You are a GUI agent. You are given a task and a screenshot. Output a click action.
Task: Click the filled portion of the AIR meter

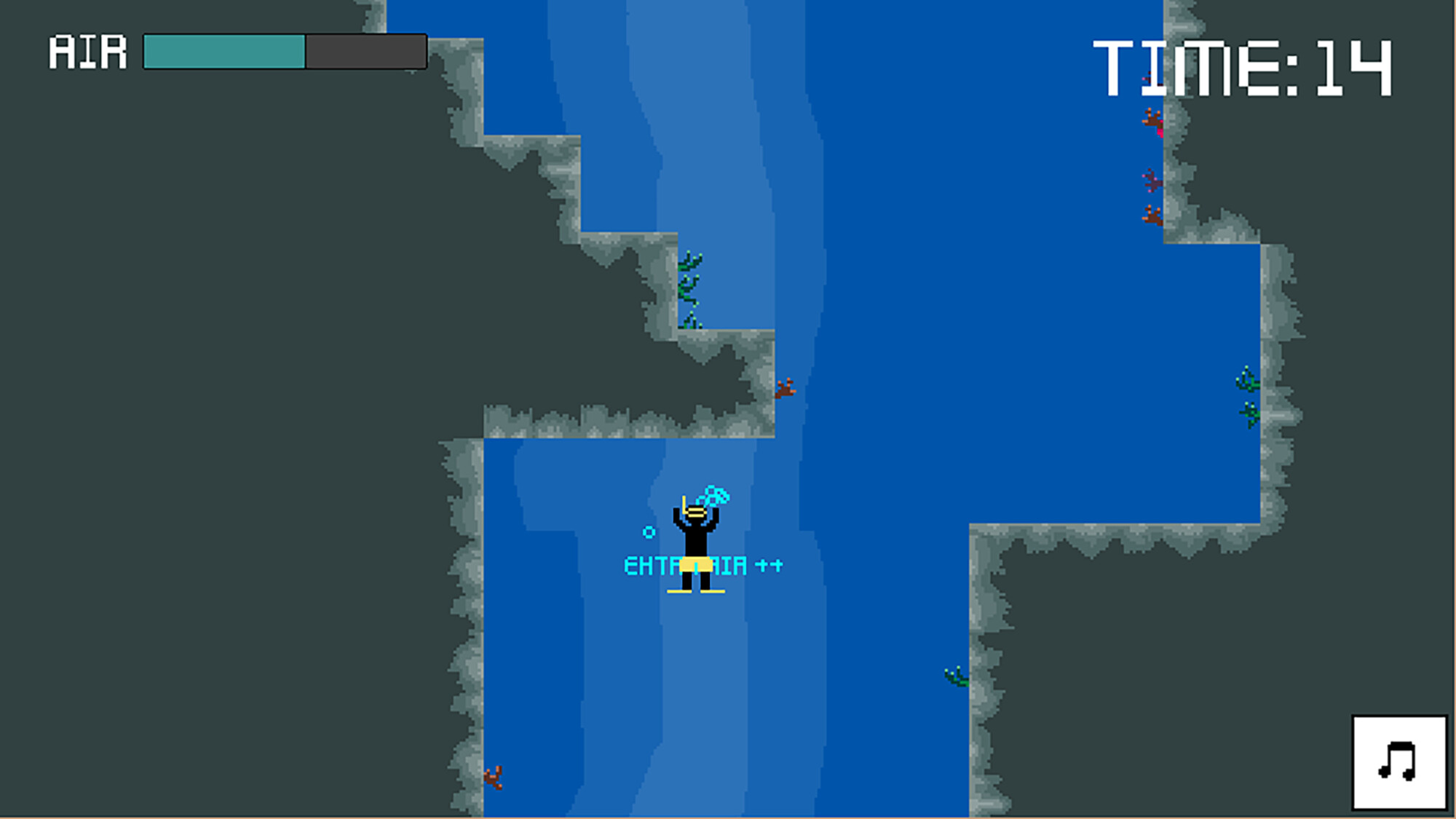pos(222,51)
